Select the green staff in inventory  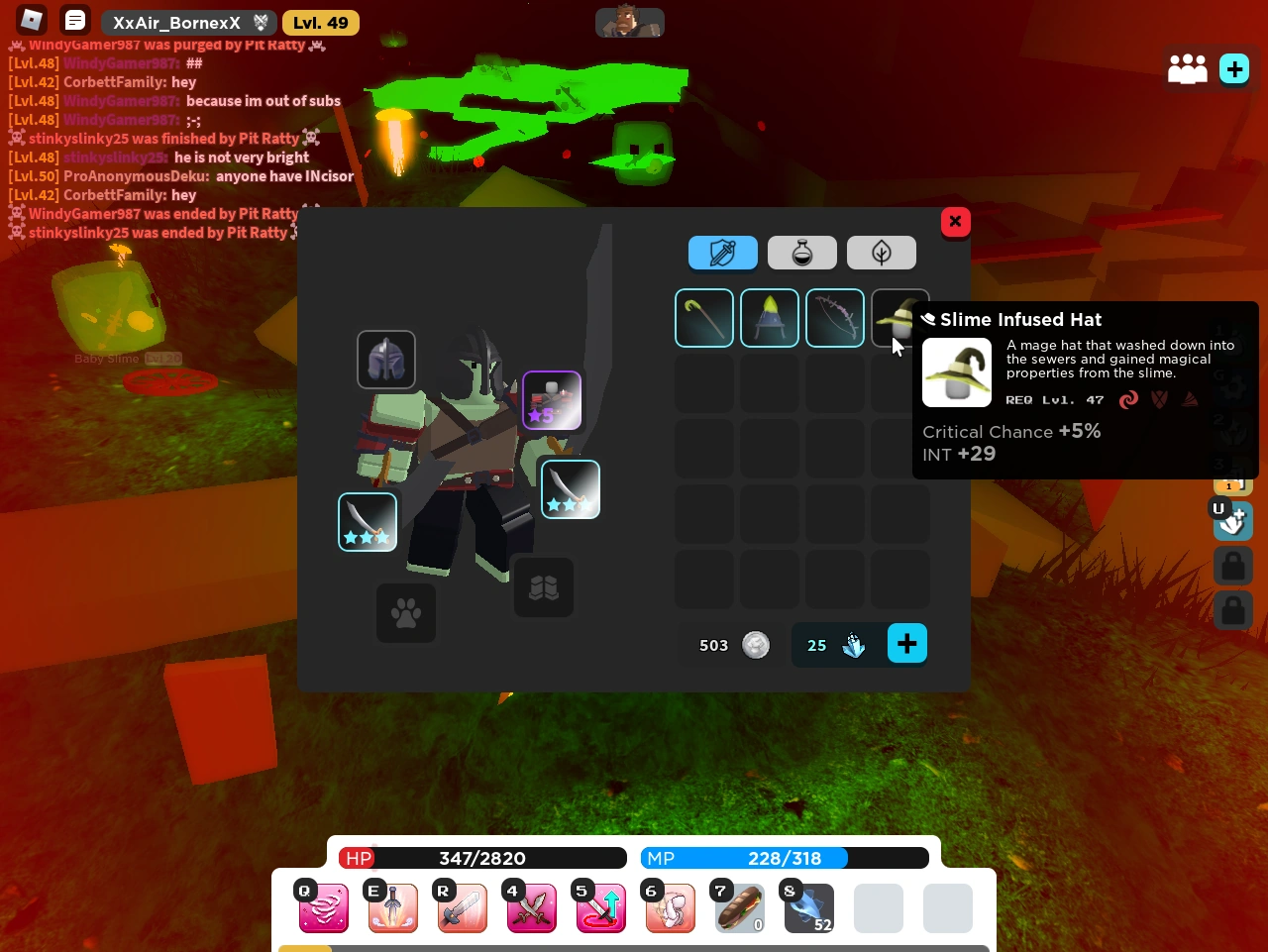click(704, 318)
